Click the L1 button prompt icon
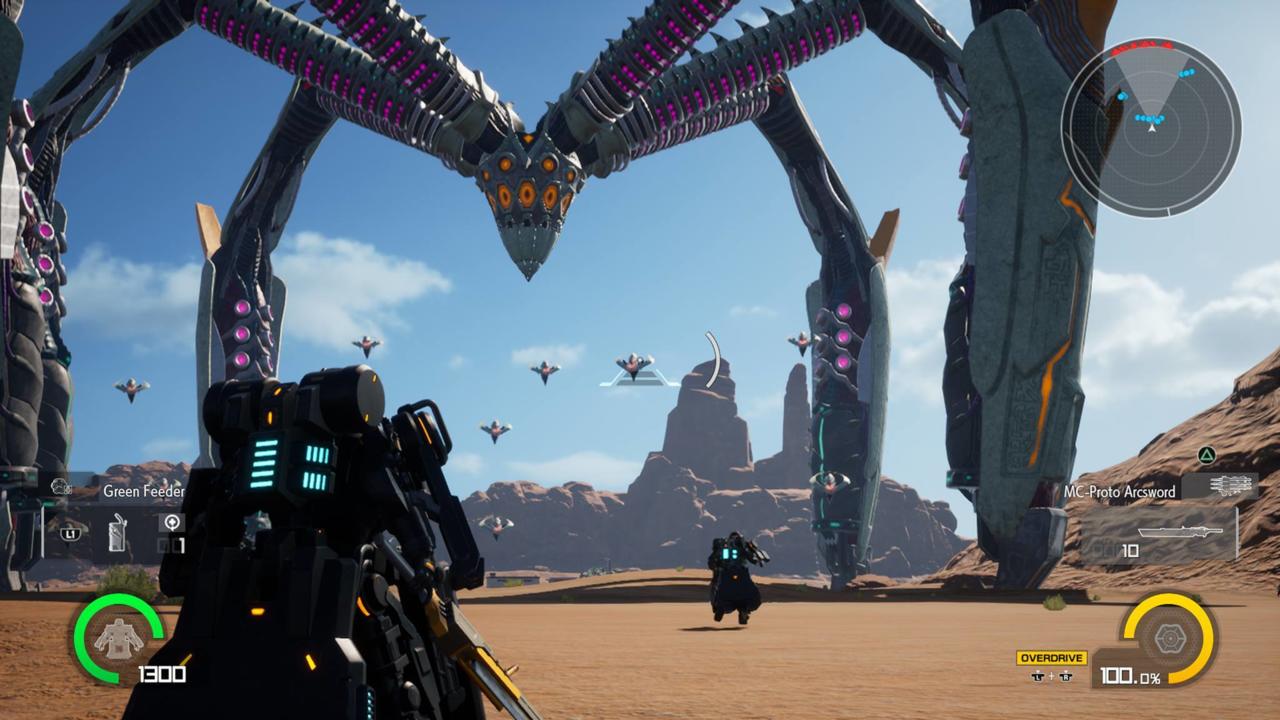 [70, 533]
